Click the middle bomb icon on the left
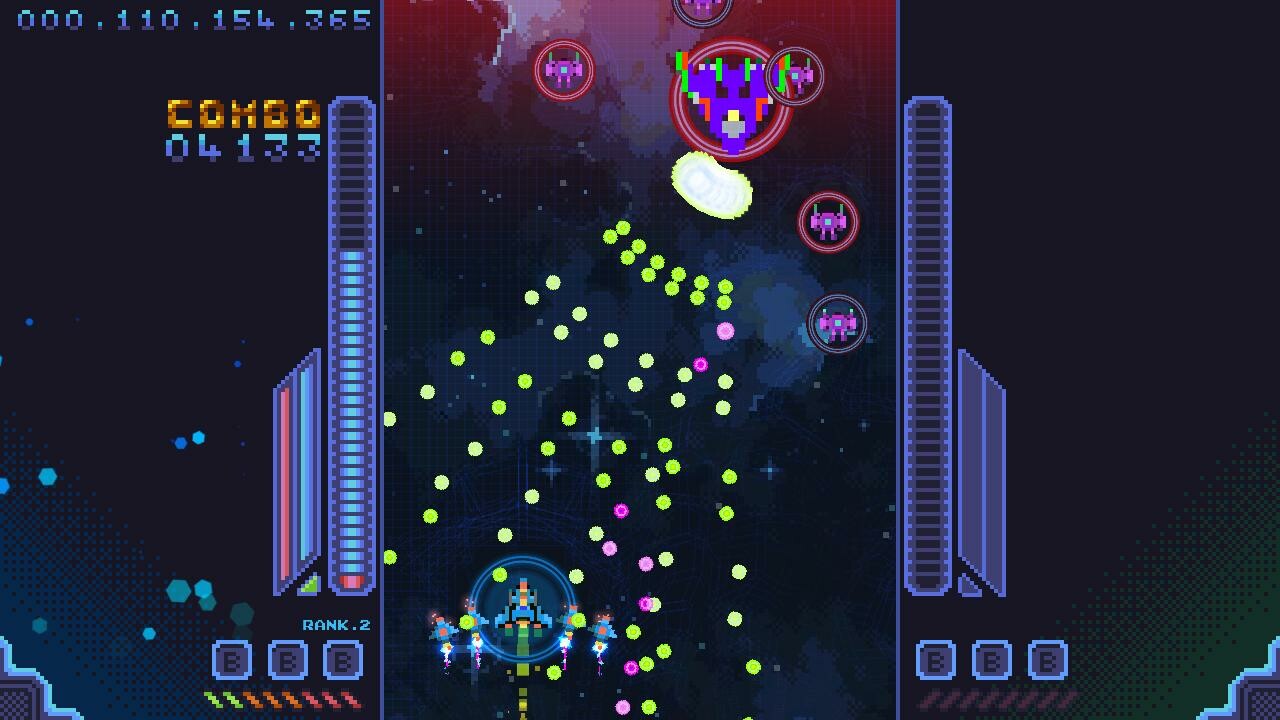1280x720 pixels. pyautogui.click(x=286, y=660)
